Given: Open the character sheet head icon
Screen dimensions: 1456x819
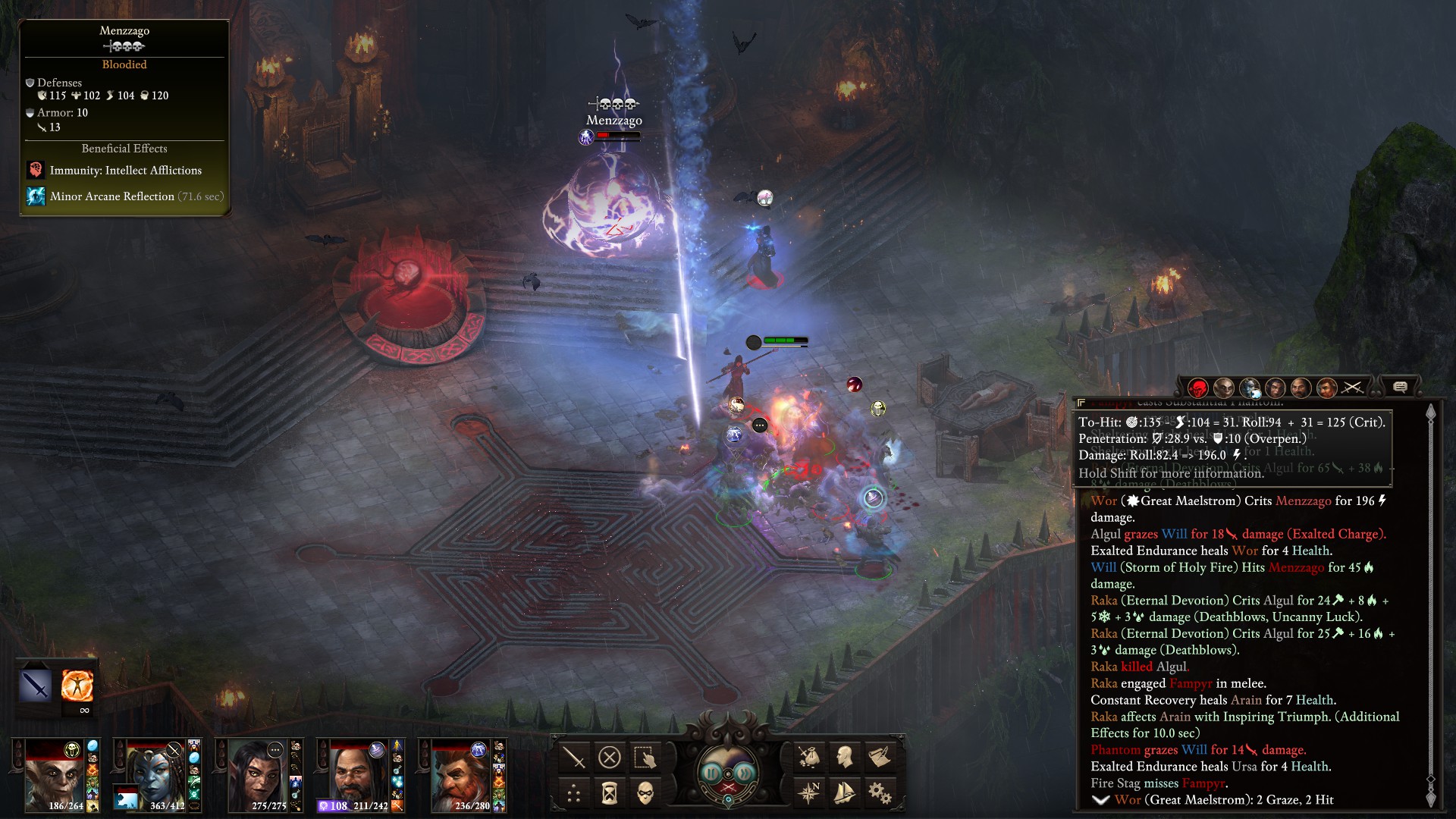Looking at the screenshot, I should [844, 757].
